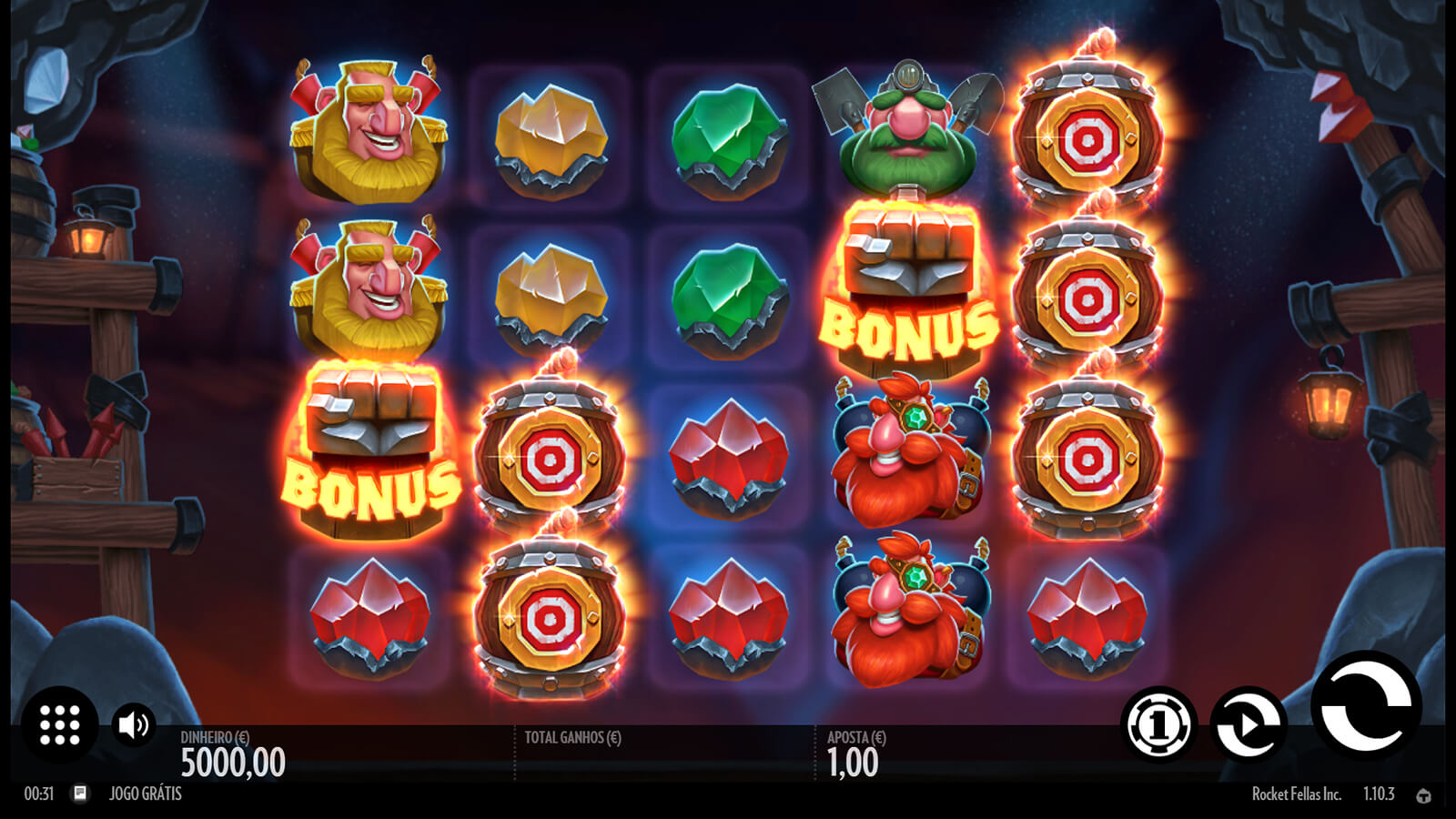Open the nine-dot game menu
This screenshot has width=1456, height=819.
click(x=60, y=724)
